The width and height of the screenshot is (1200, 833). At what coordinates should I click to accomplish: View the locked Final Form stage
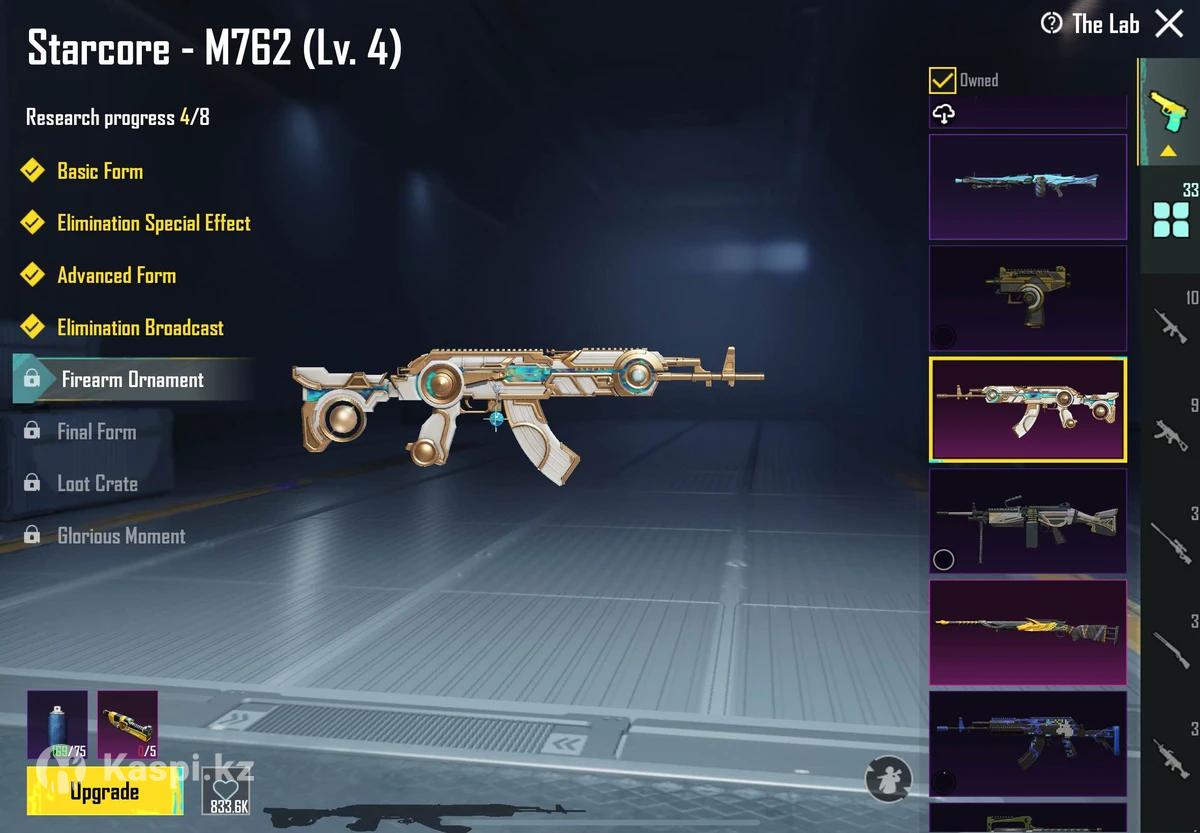(x=96, y=432)
